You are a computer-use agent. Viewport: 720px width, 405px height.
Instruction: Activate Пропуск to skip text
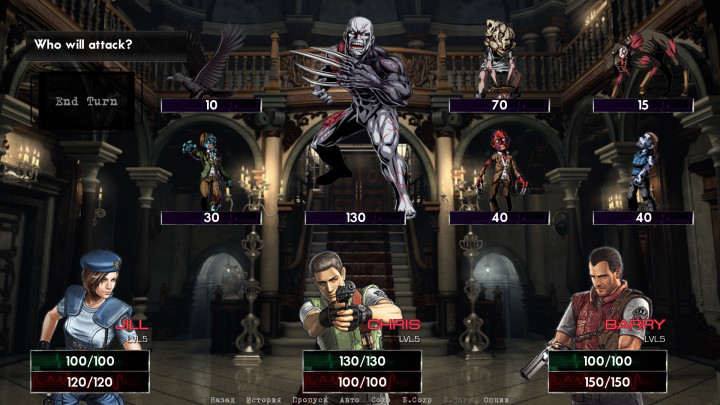coord(310,399)
